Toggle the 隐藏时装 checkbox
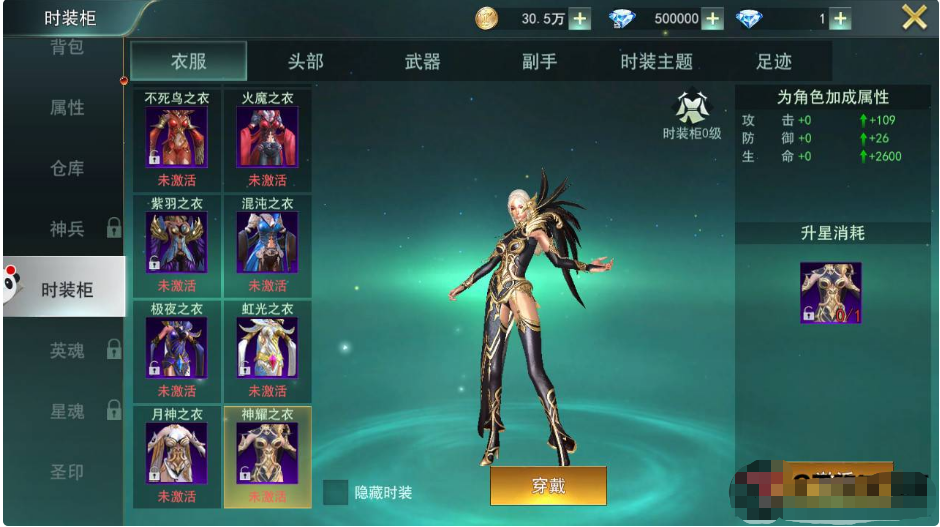The image size is (940, 527). tap(336, 492)
